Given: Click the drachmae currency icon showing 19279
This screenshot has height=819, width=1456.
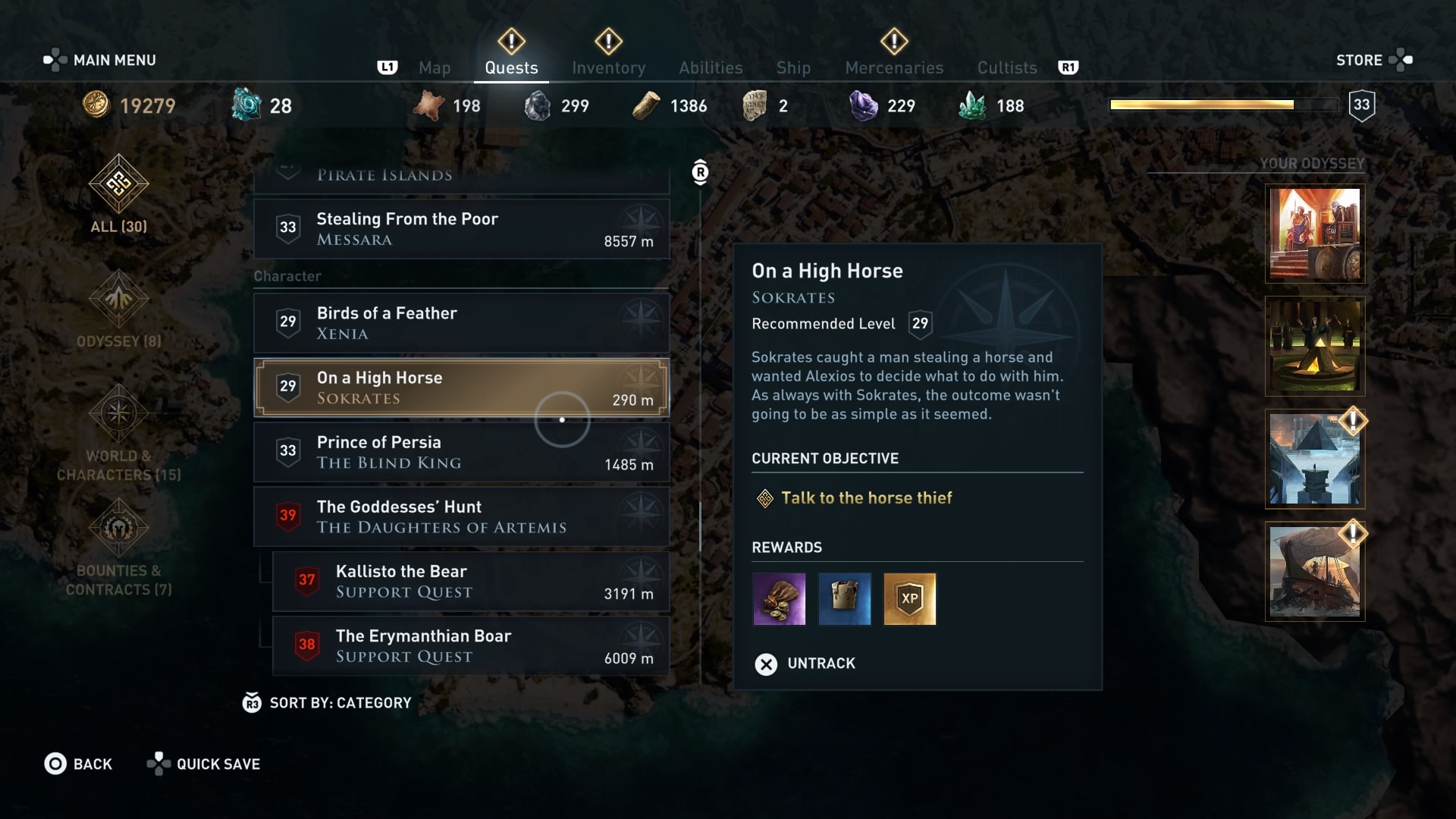Looking at the screenshot, I should 96,105.
